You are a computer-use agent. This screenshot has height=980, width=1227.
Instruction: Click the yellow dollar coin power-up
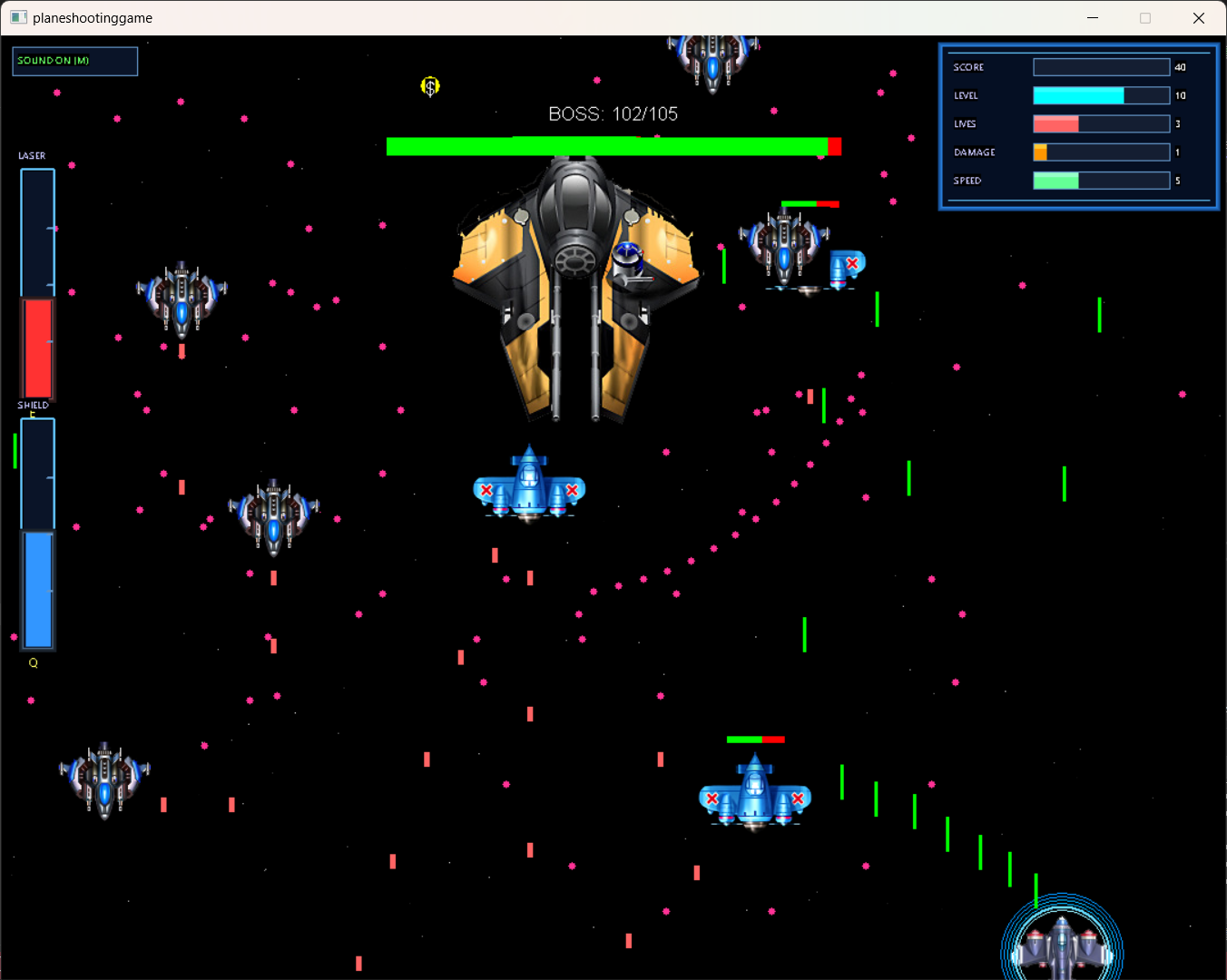coord(430,87)
